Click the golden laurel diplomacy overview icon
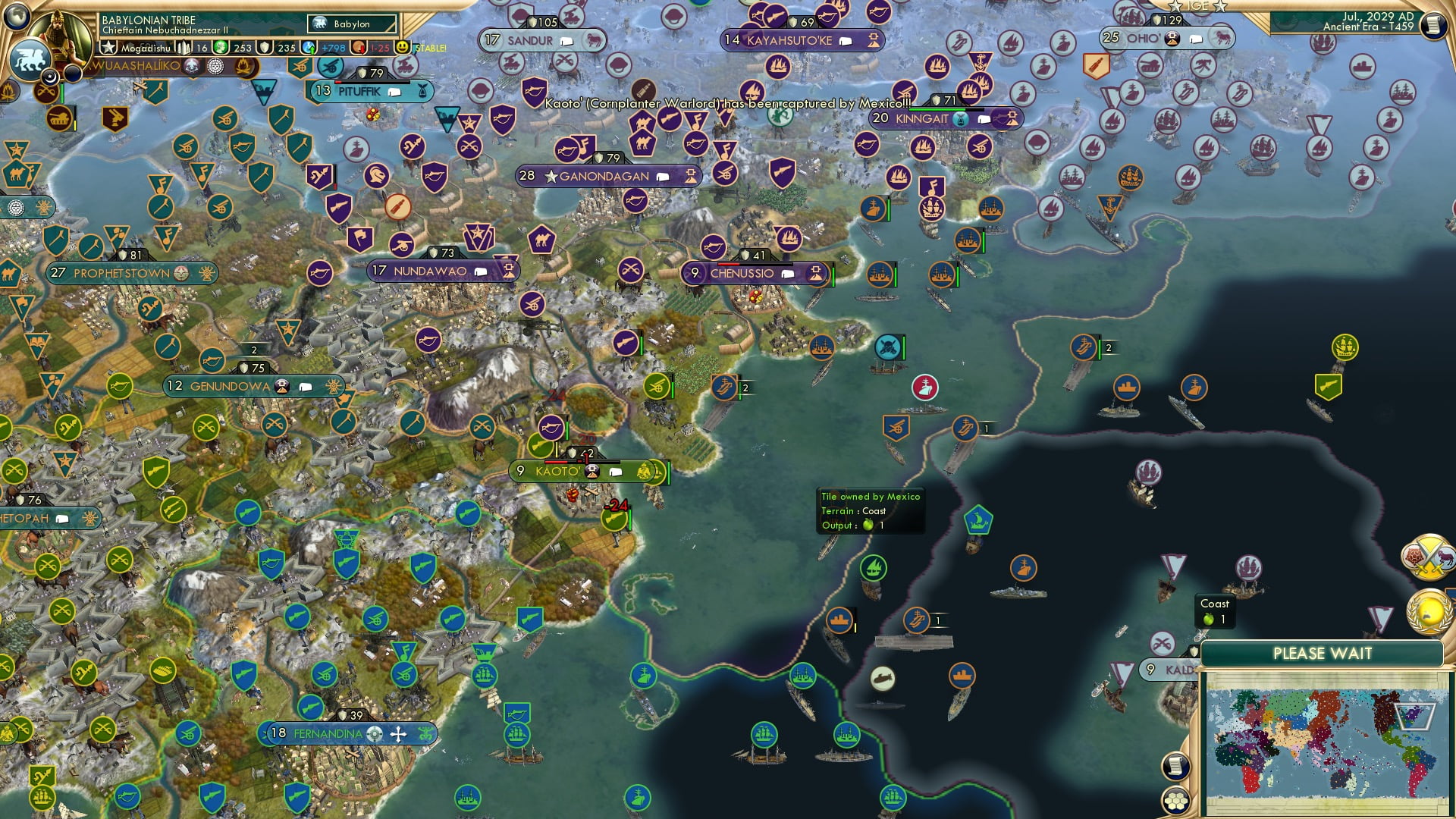This screenshot has width=1456, height=819. [1428, 610]
